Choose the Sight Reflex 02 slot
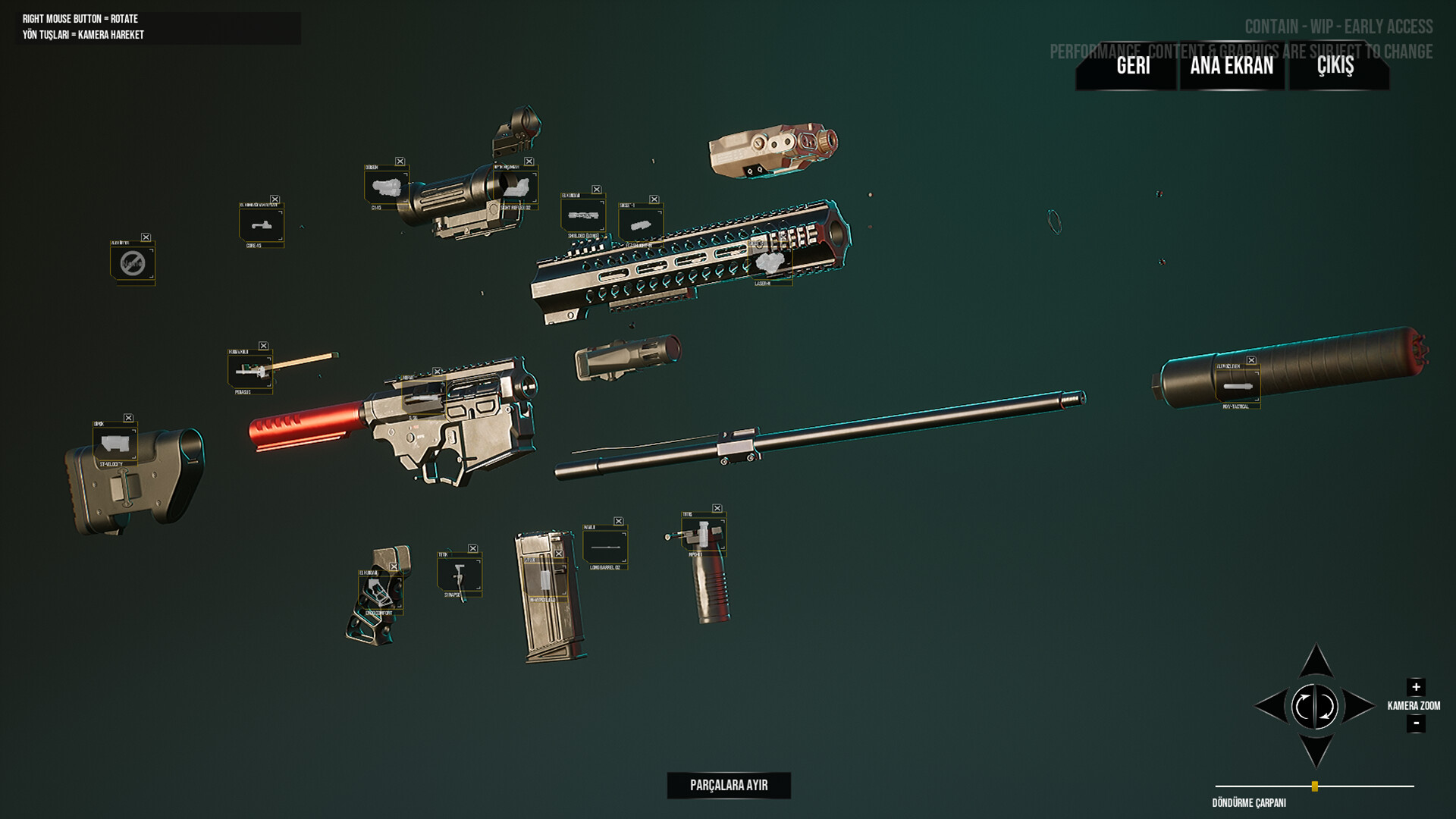 click(x=516, y=187)
